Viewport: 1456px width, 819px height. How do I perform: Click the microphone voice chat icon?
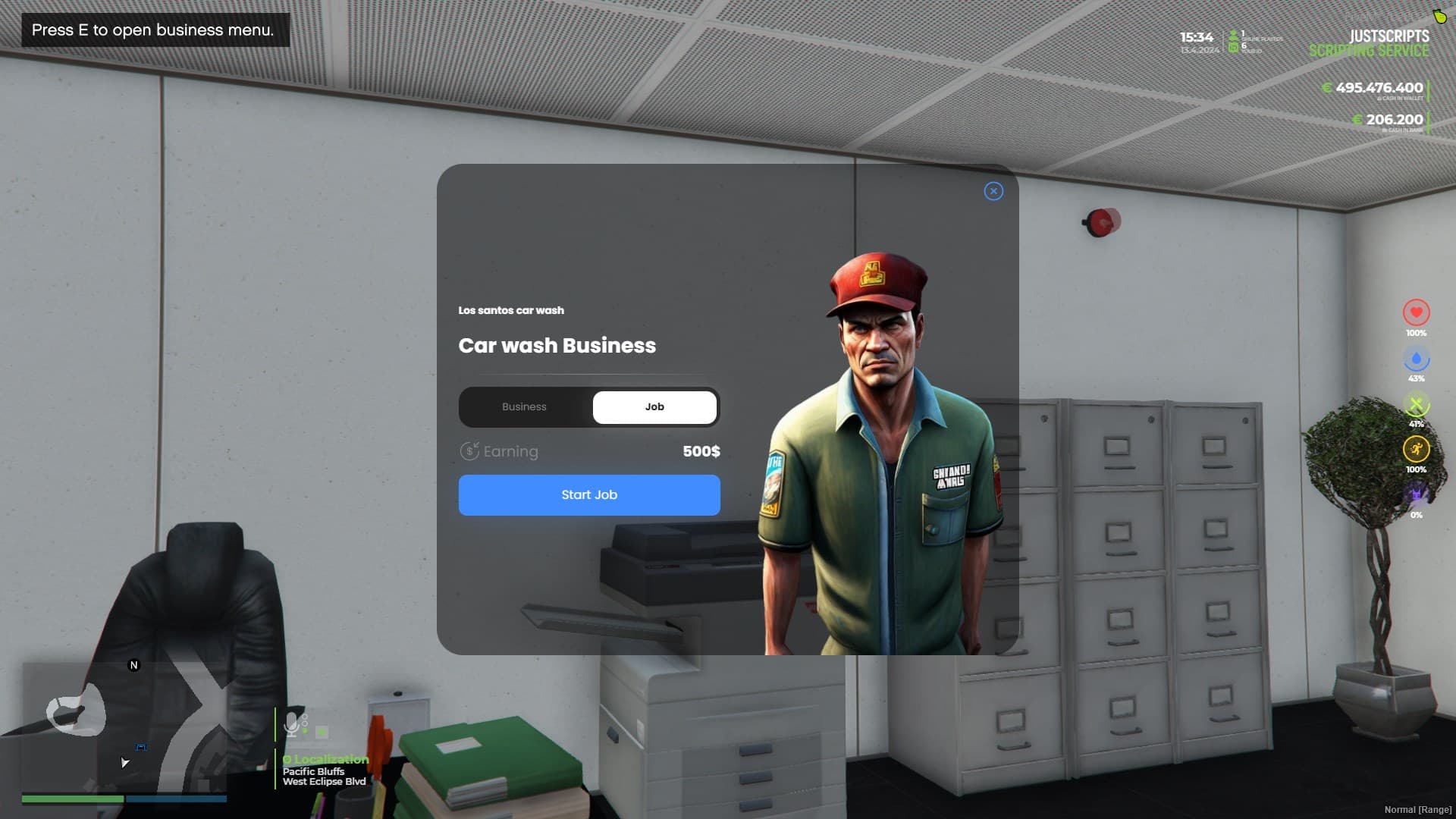tap(291, 724)
